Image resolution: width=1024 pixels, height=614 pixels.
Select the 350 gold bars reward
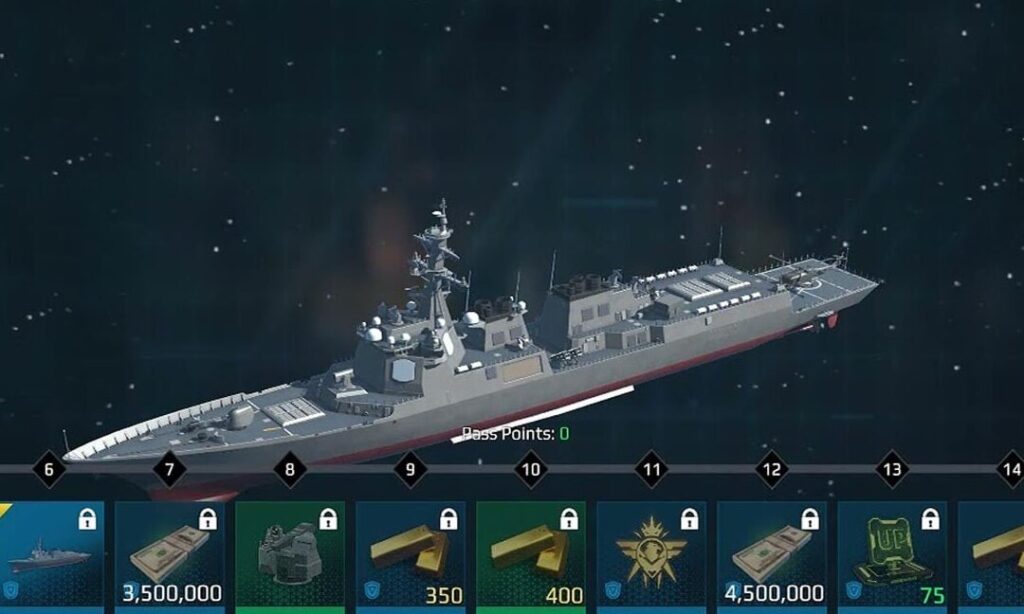[x=410, y=555]
